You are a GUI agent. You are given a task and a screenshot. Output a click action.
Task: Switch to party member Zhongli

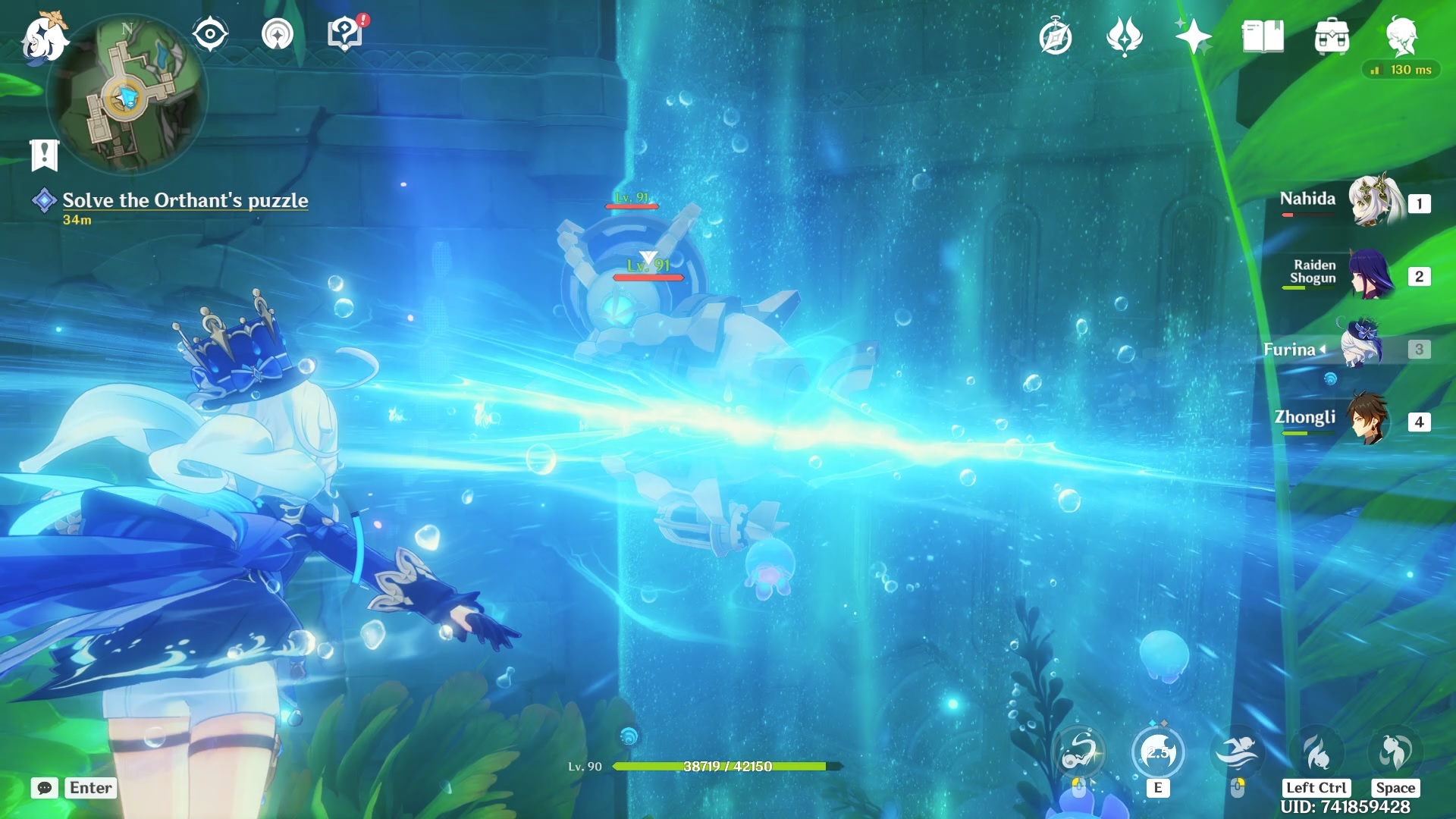[1368, 419]
